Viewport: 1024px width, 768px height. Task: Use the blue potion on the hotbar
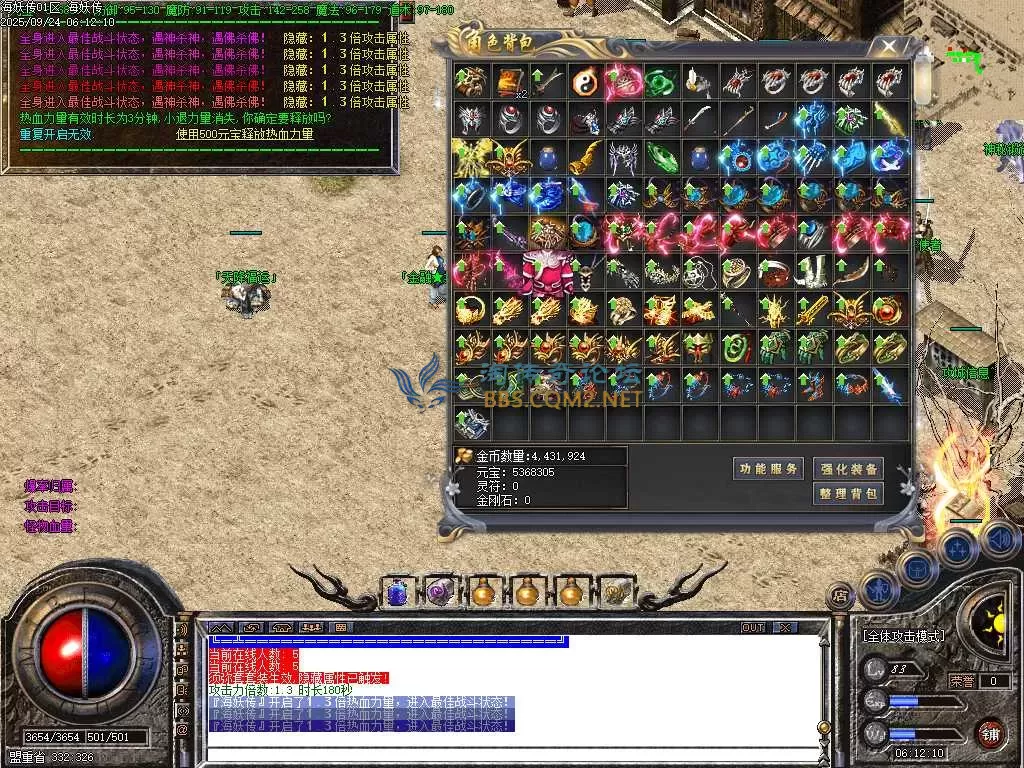point(396,593)
